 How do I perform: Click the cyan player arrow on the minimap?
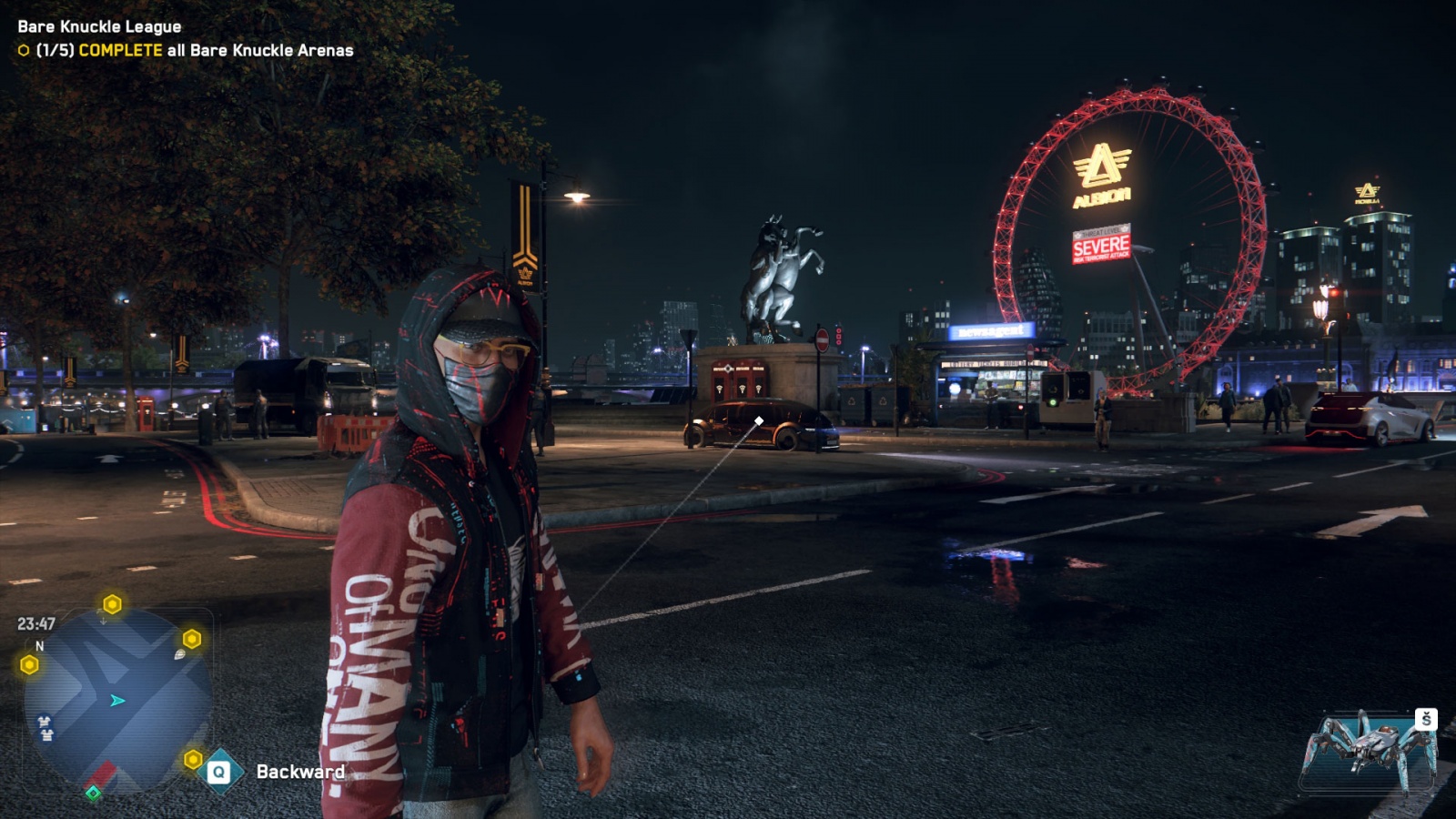[117, 700]
